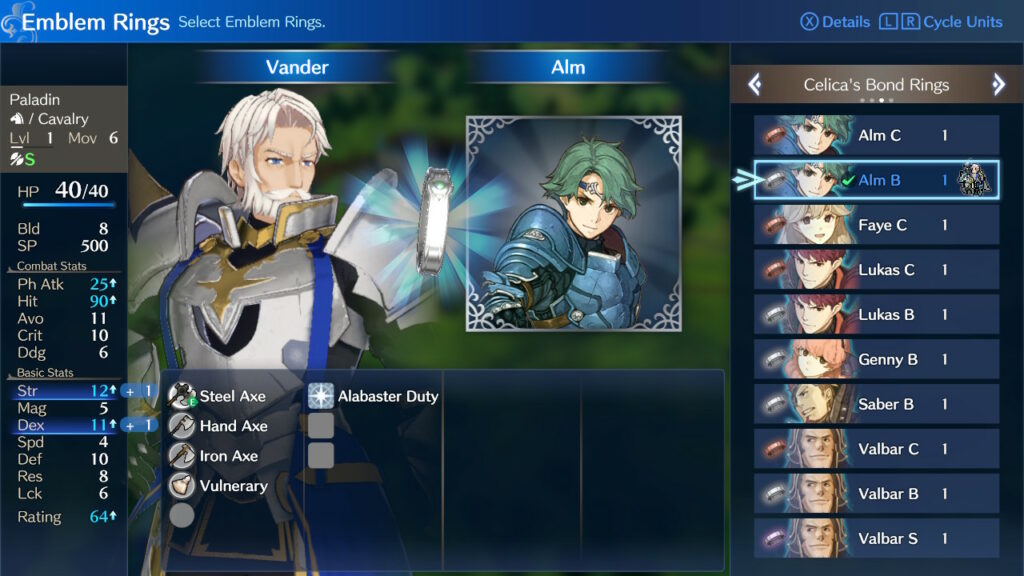Screen dimensions: 1024x576
Task: Click Alm's ring portrait frame
Action: click(574, 222)
